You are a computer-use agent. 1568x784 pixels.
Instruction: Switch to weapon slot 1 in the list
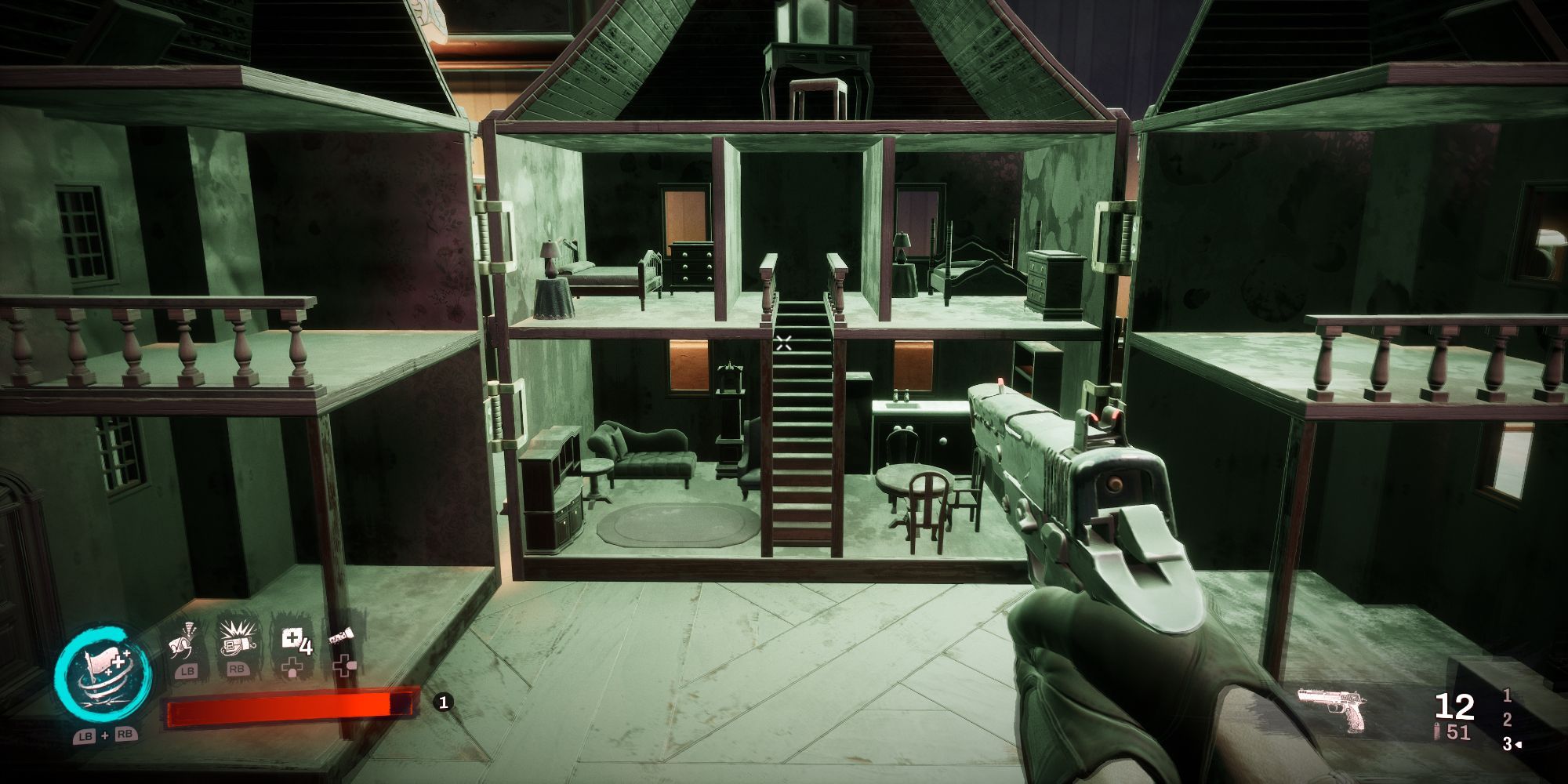1507,696
